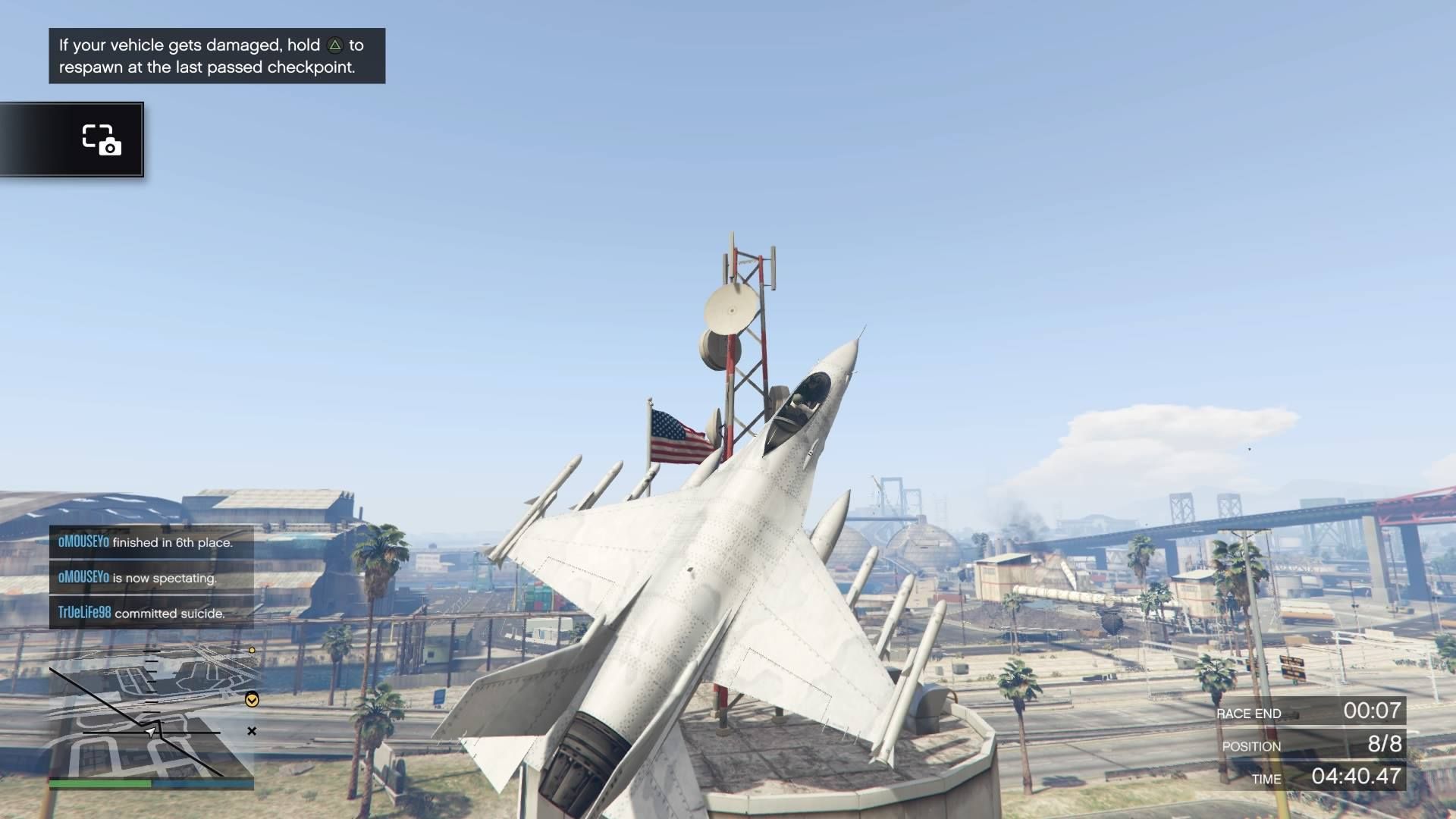Viewport: 1456px width, 819px height.
Task: Click the vehicle respawn help tip box
Action: (217, 56)
